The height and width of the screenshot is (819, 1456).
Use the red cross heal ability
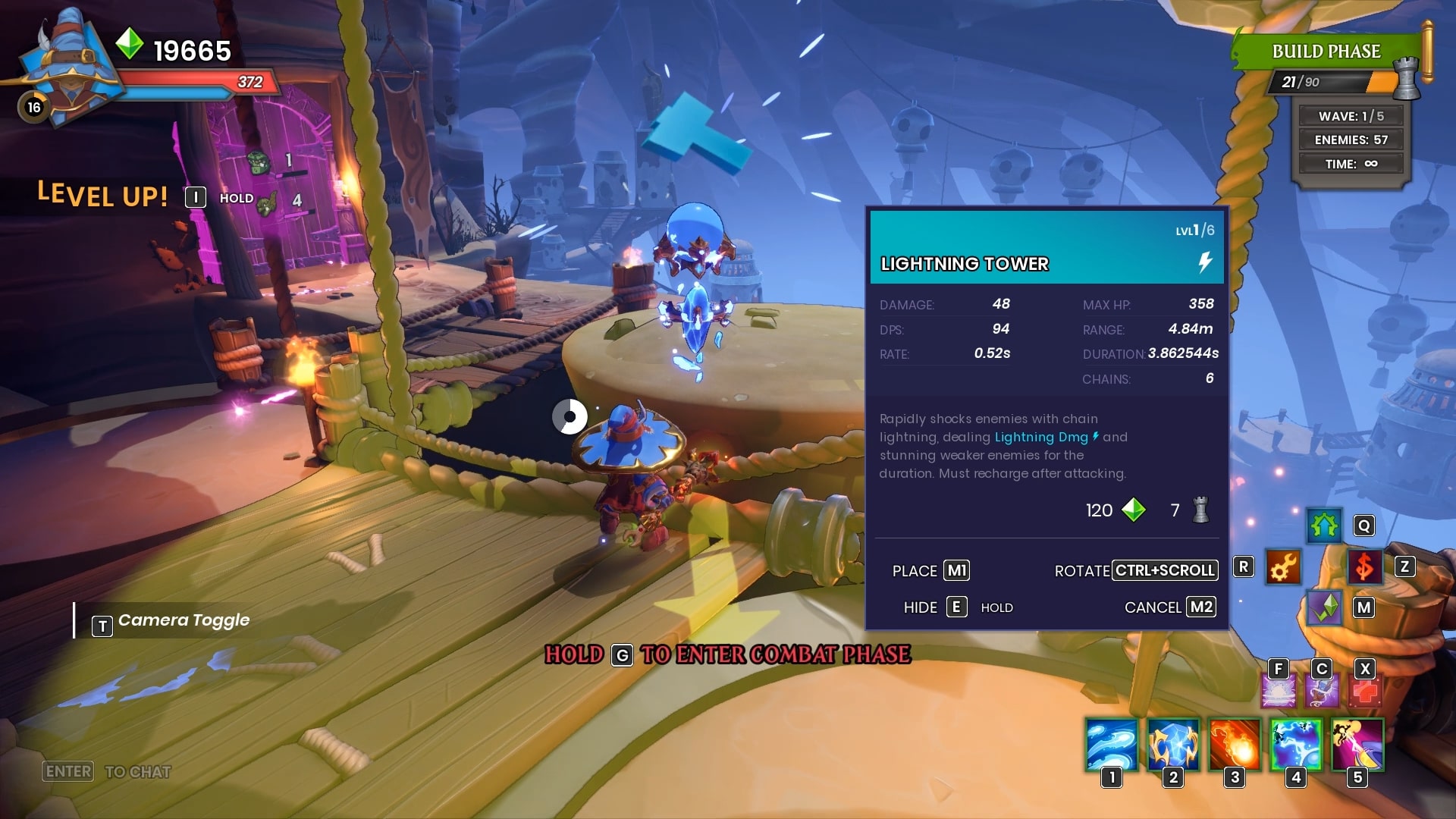tap(1366, 692)
